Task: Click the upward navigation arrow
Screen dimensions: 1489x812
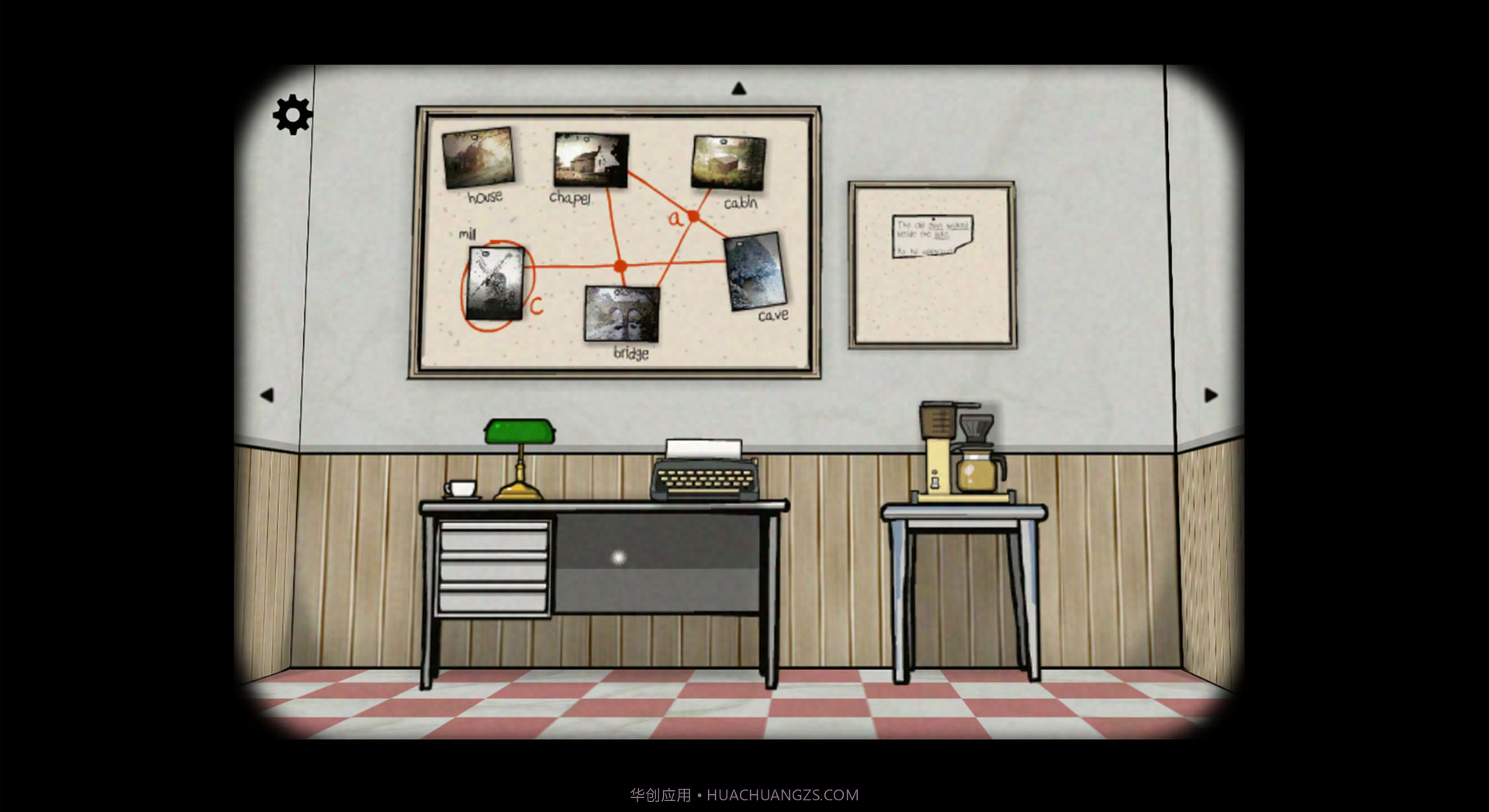Action: coord(740,88)
